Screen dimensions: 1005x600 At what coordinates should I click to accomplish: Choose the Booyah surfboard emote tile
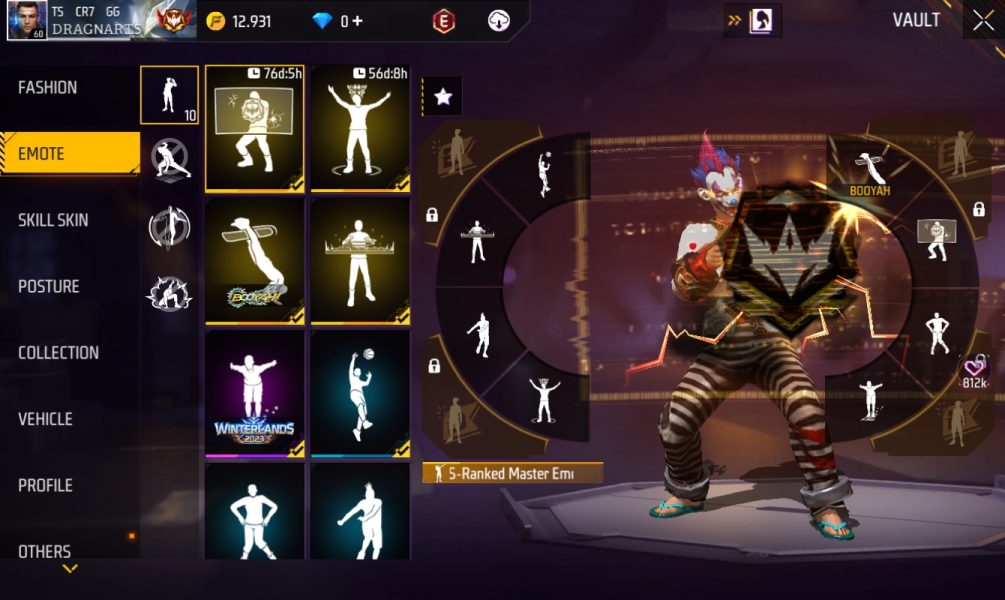[x=254, y=260]
